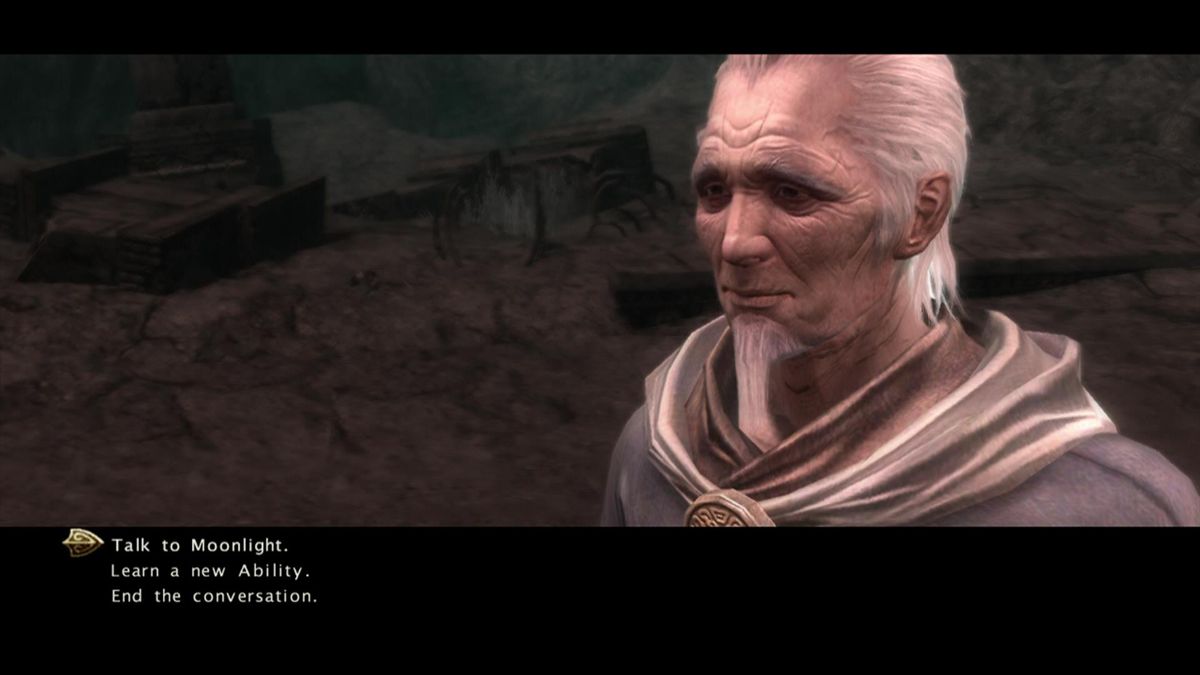Pick "End the conversation." choice
The image size is (1200, 675).
point(214,596)
